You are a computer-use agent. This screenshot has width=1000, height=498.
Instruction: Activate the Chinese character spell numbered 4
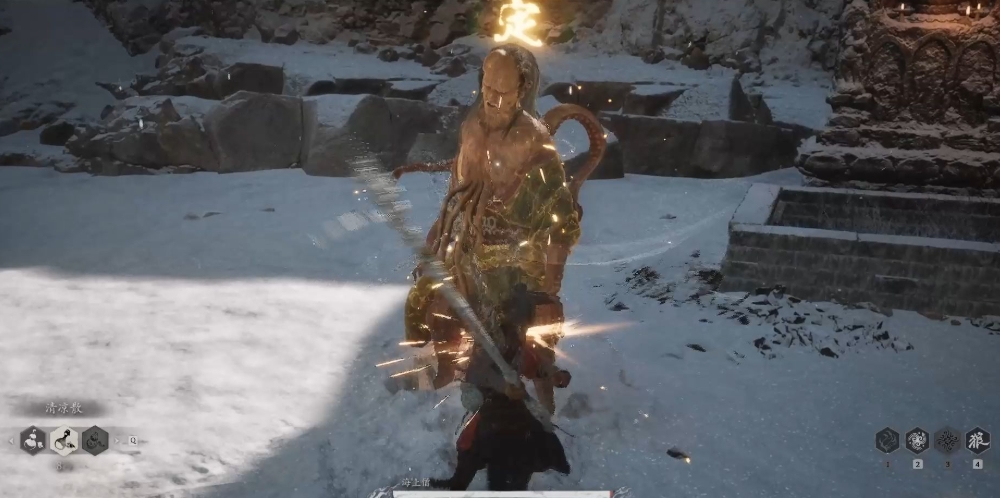[977, 440]
